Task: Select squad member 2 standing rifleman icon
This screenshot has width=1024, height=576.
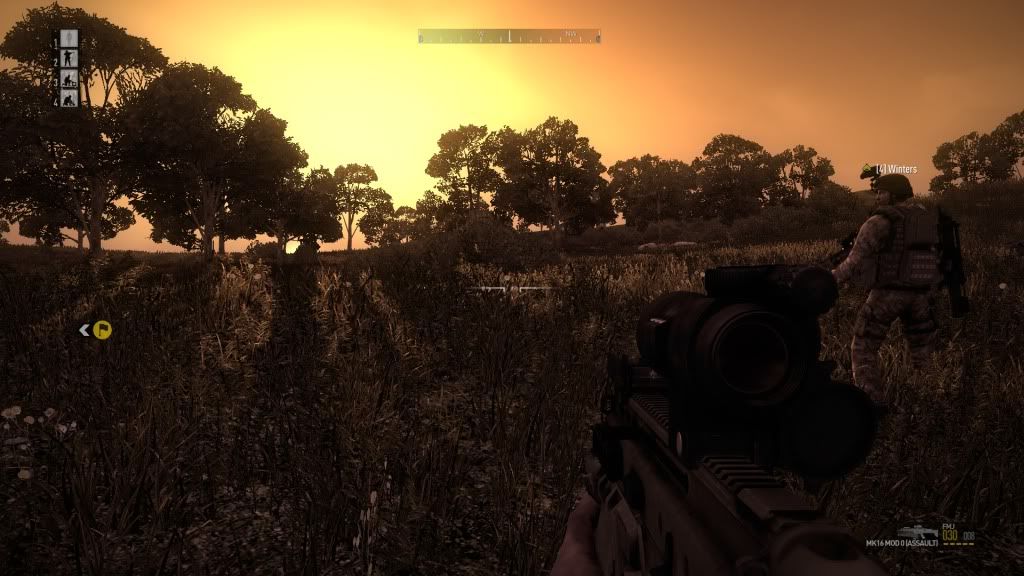Action: [x=69, y=59]
